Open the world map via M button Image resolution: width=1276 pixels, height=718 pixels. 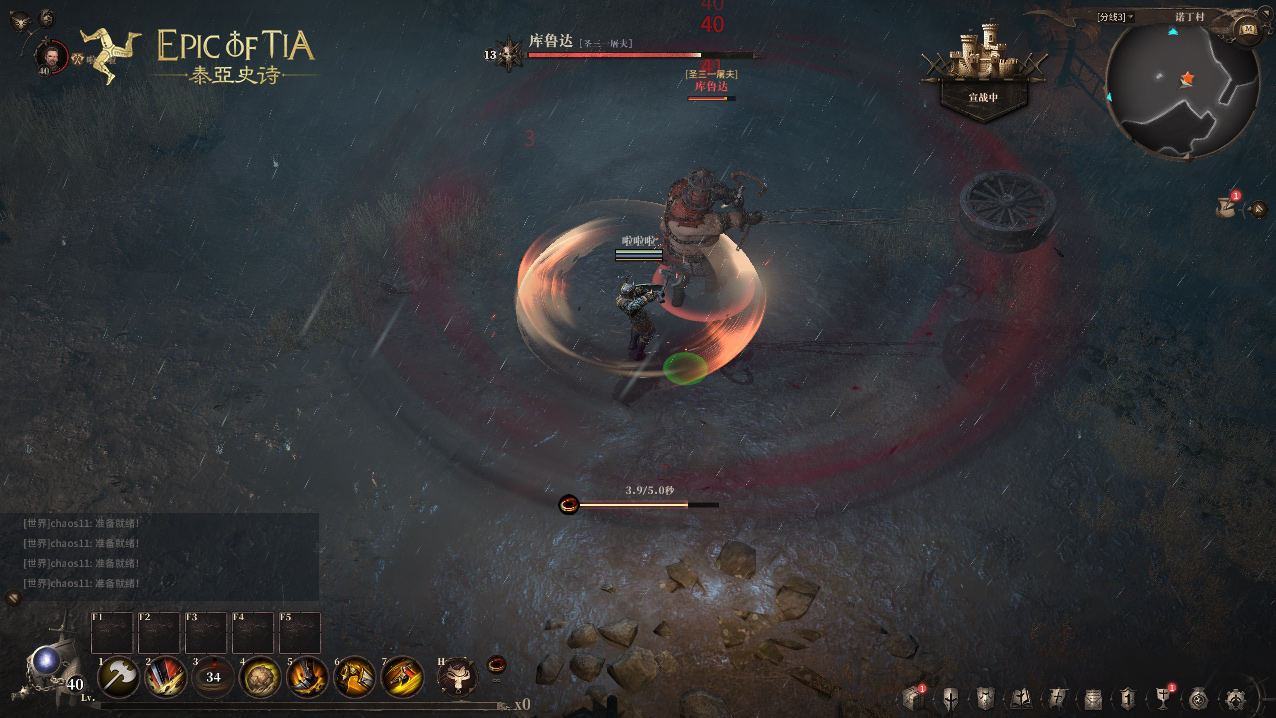[x=1247, y=28]
